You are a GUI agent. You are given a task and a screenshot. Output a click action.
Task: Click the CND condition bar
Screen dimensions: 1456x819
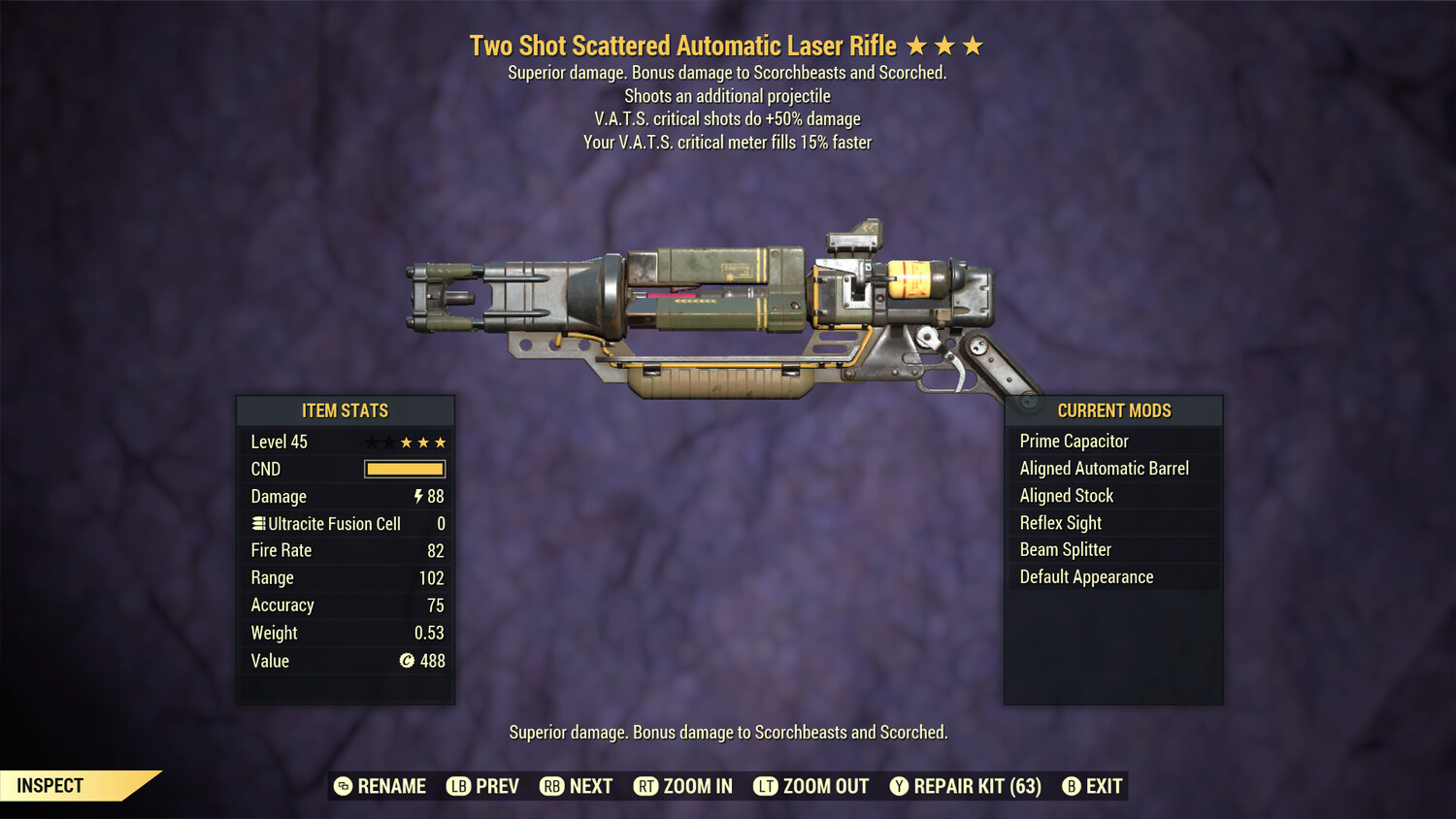point(405,469)
